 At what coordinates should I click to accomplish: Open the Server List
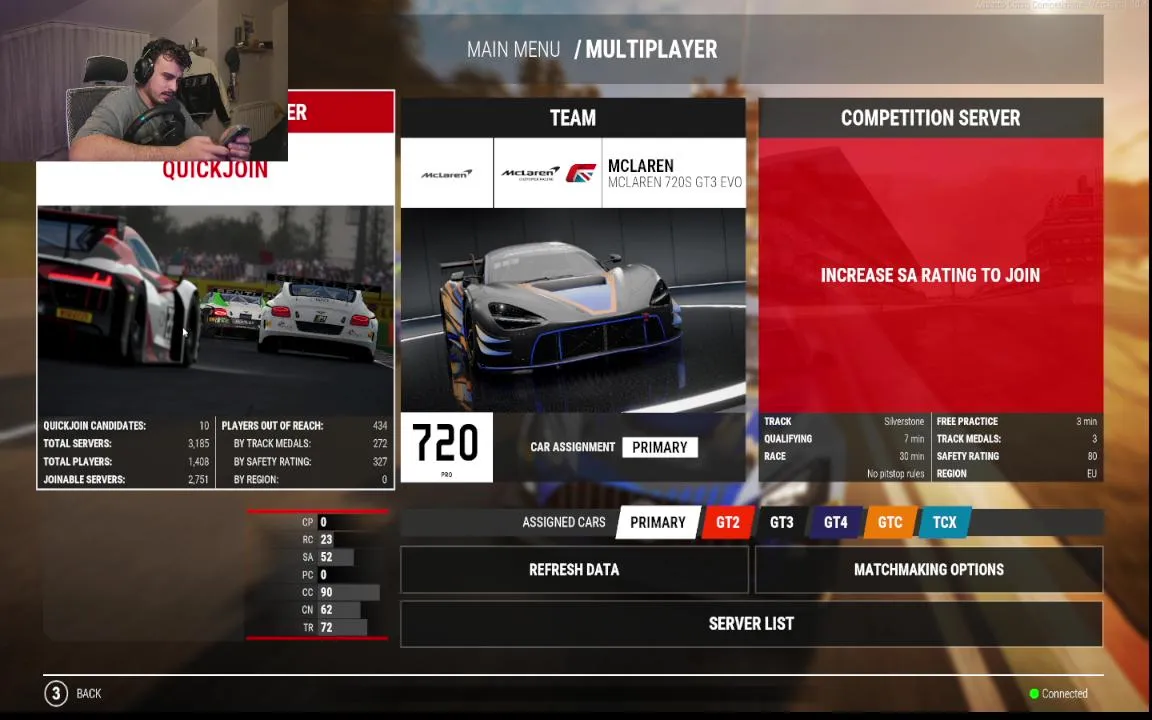[751, 624]
